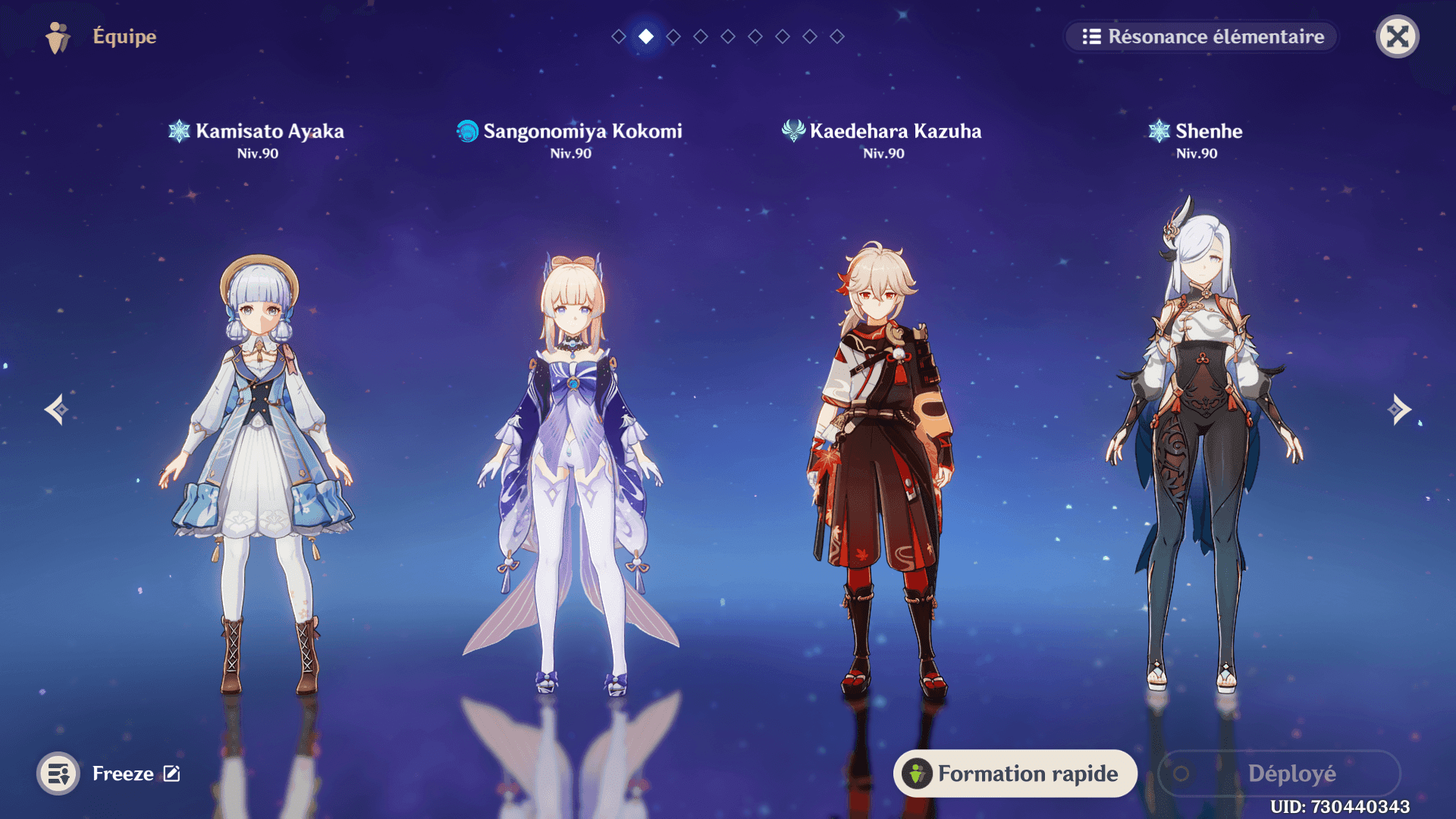Image resolution: width=1456 pixels, height=819 pixels.
Task: Go to the next team with right arrow
Action: coord(1399,409)
